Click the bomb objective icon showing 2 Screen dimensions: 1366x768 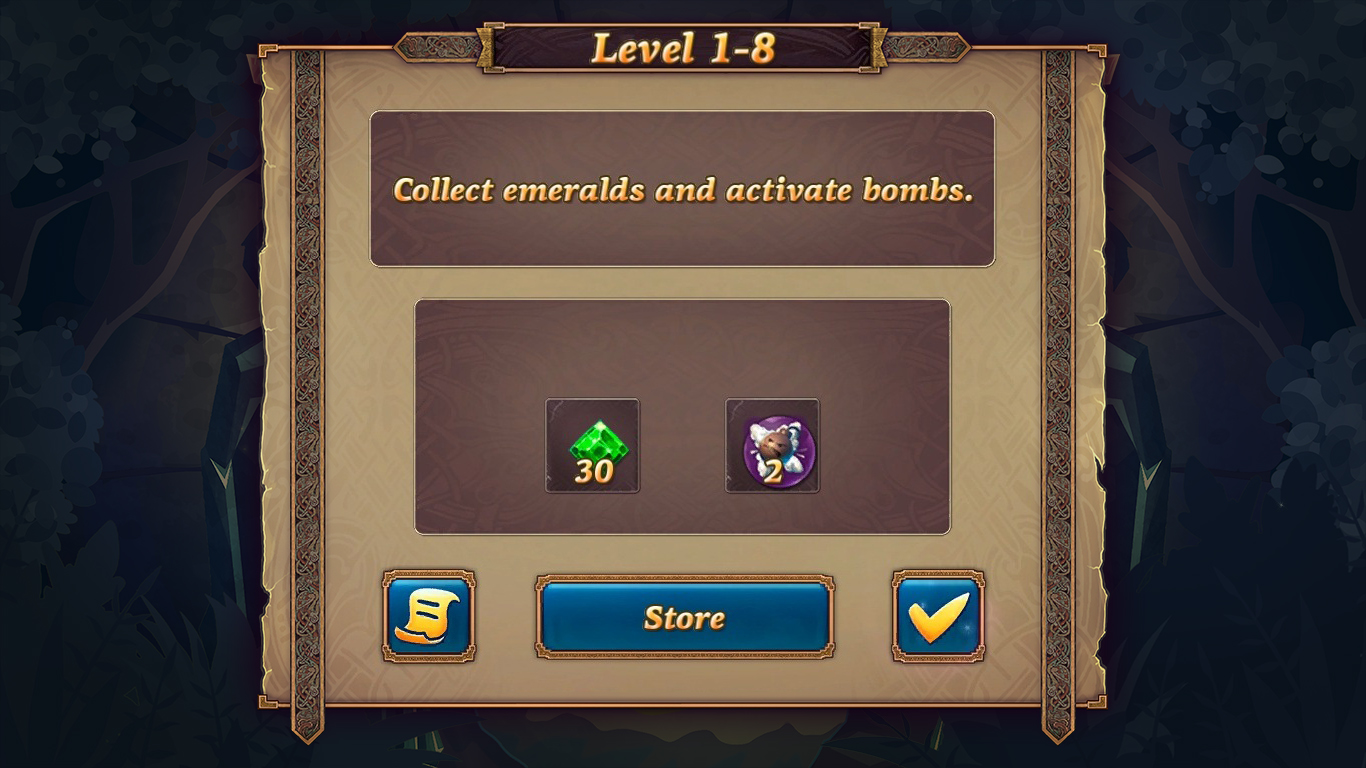[773, 446]
